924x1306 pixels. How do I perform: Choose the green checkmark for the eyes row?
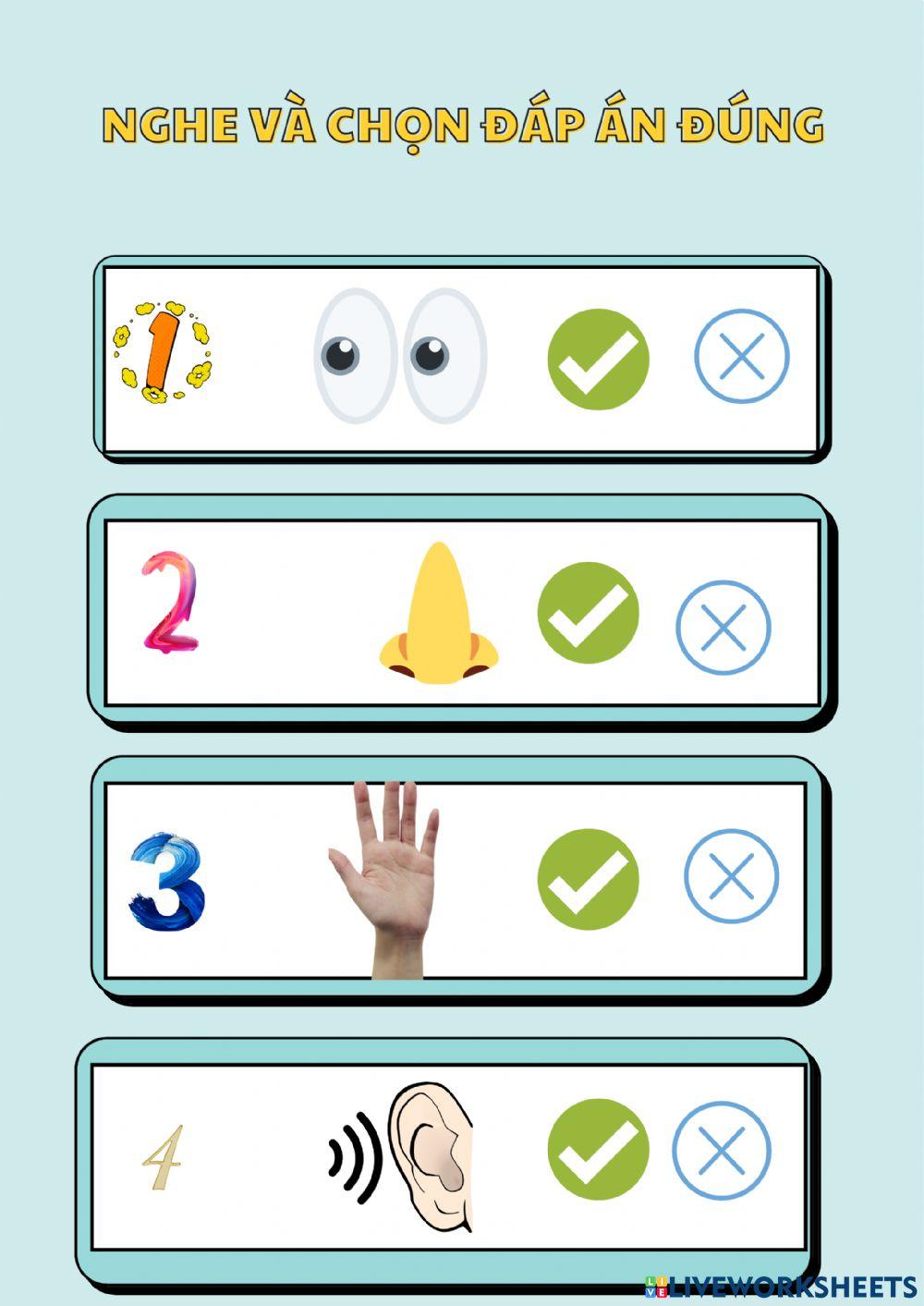(598, 359)
